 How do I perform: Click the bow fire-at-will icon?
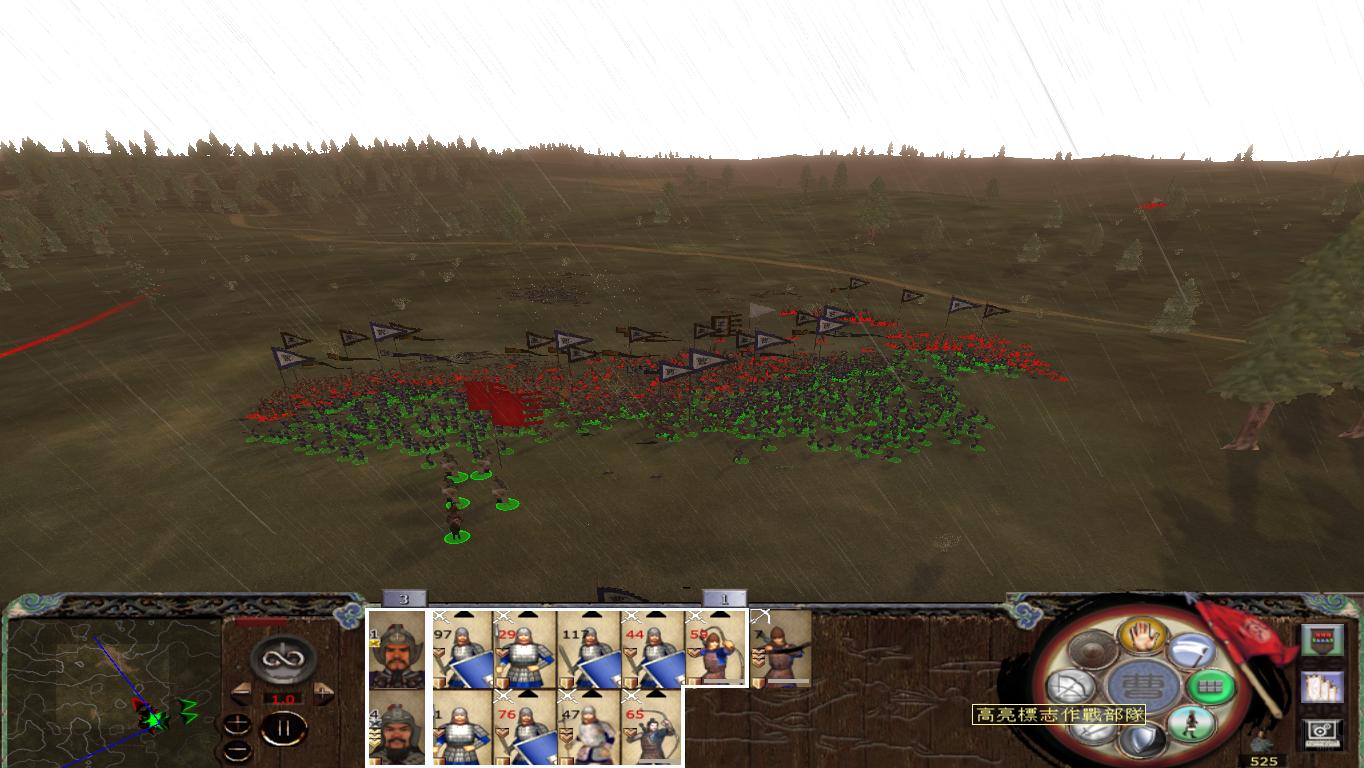pyautogui.click(x=1069, y=686)
